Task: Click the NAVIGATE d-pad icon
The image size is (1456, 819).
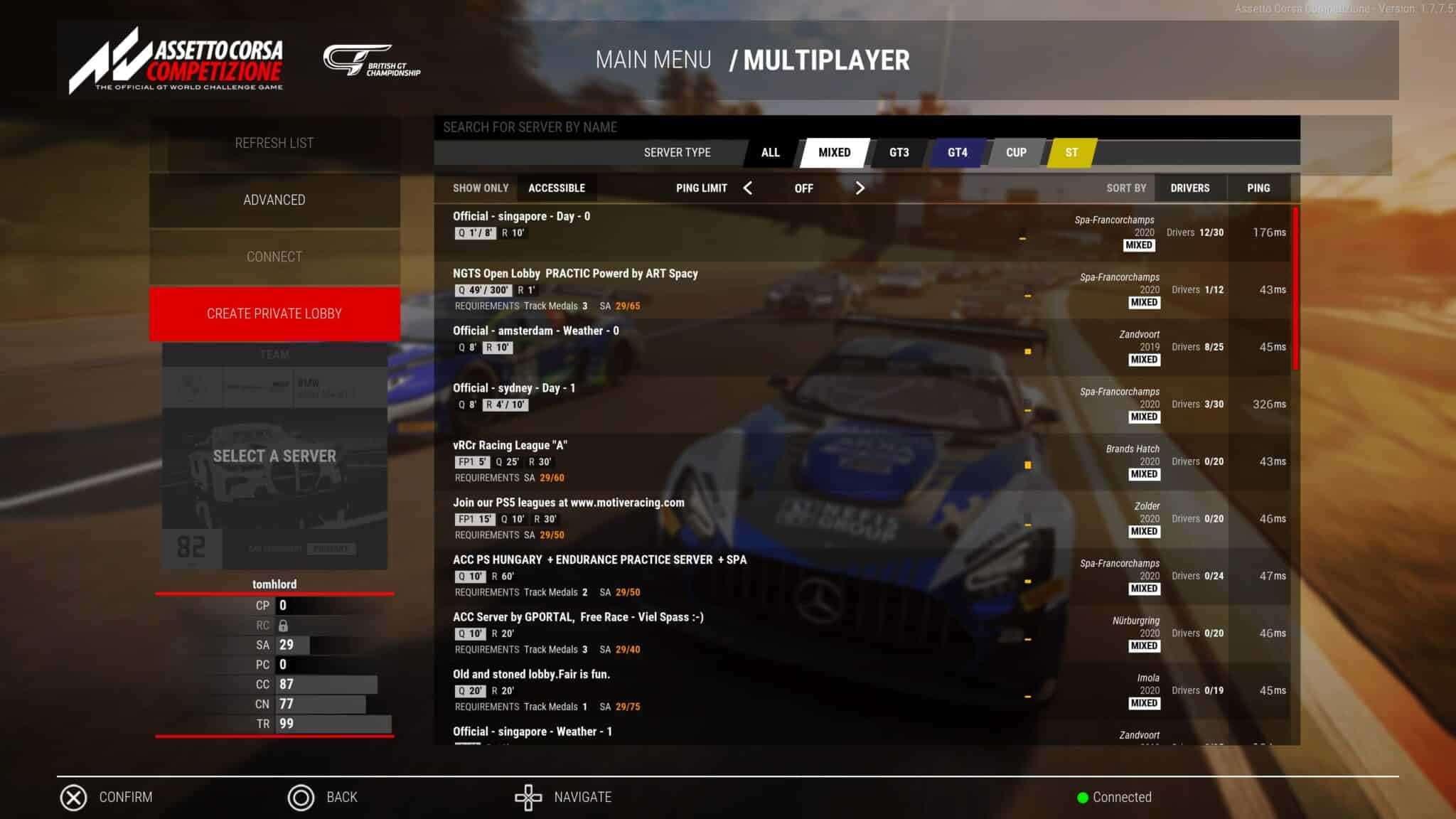Action: (528, 797)
